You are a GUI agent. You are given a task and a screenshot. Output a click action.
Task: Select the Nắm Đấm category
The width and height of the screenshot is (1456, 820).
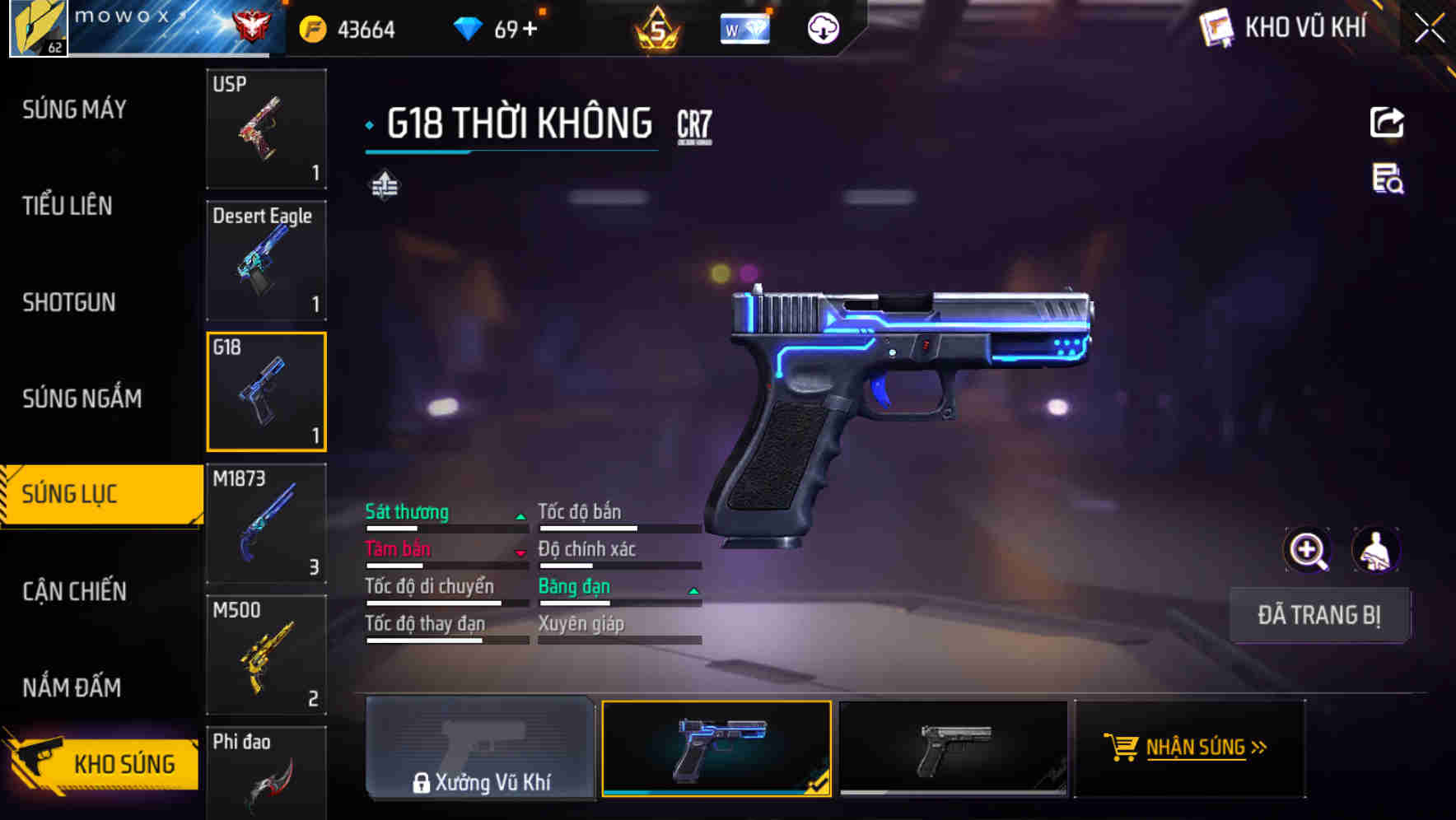coord(72,687)
